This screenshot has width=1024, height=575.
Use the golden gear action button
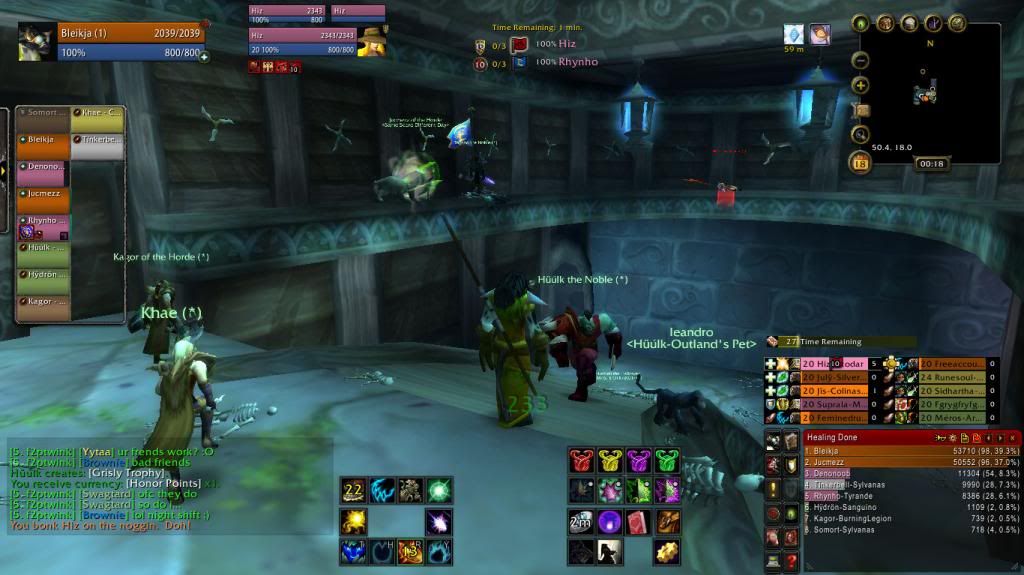point(667,551)
